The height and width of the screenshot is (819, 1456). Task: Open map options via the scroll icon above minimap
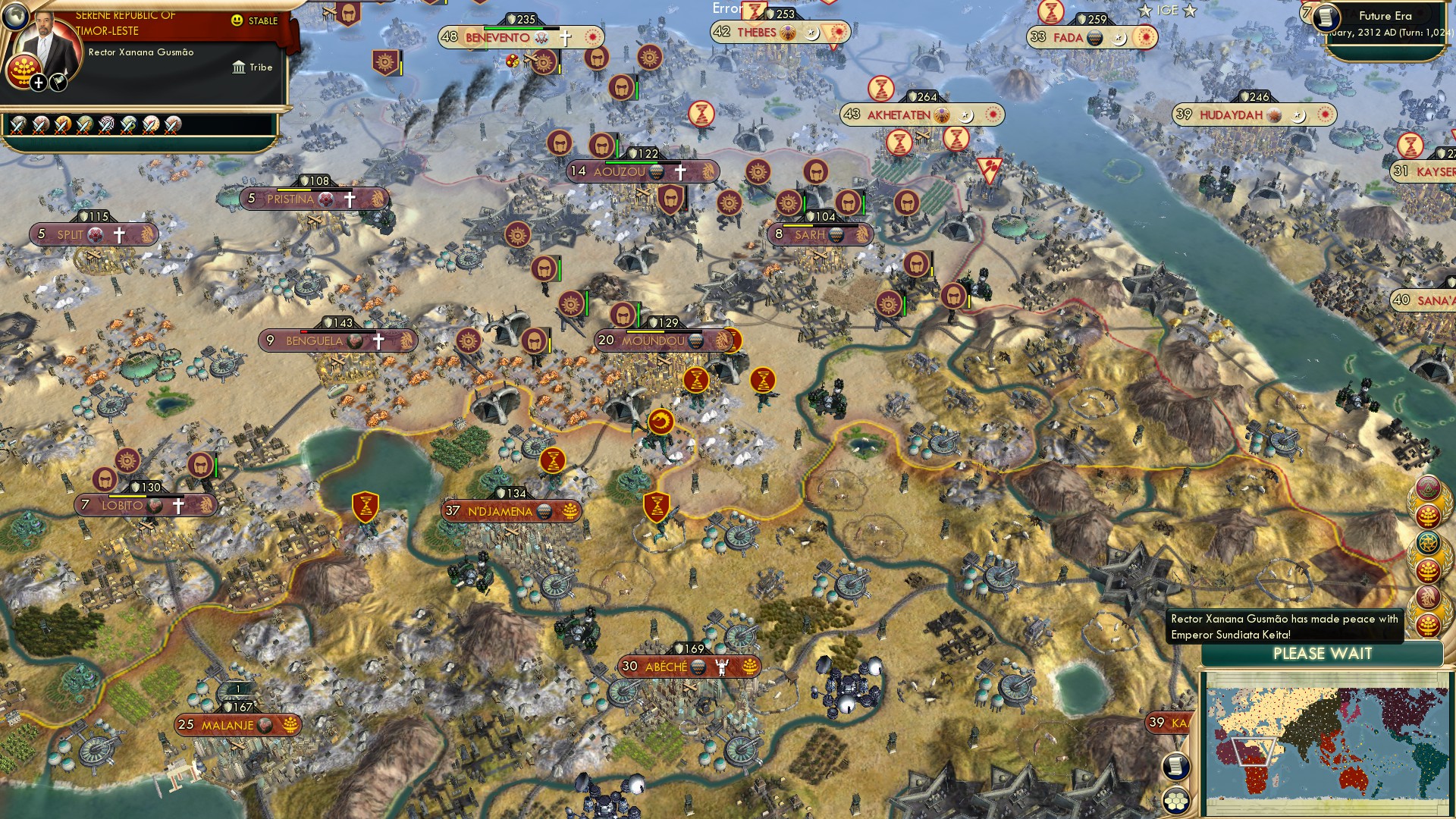coord(1176,766)
